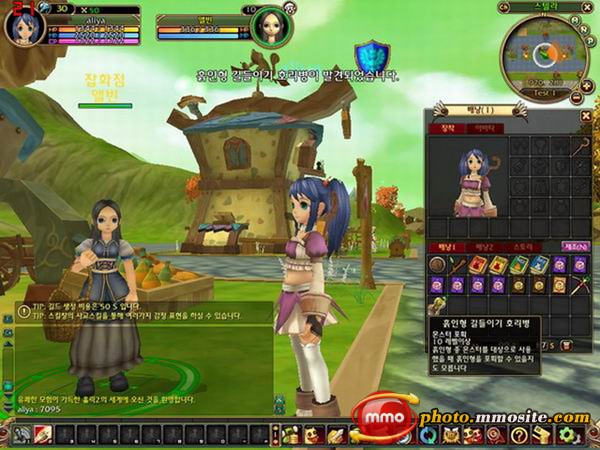Activate the red skill on the hotbar

pyautogui.click(x=44, y=435)
